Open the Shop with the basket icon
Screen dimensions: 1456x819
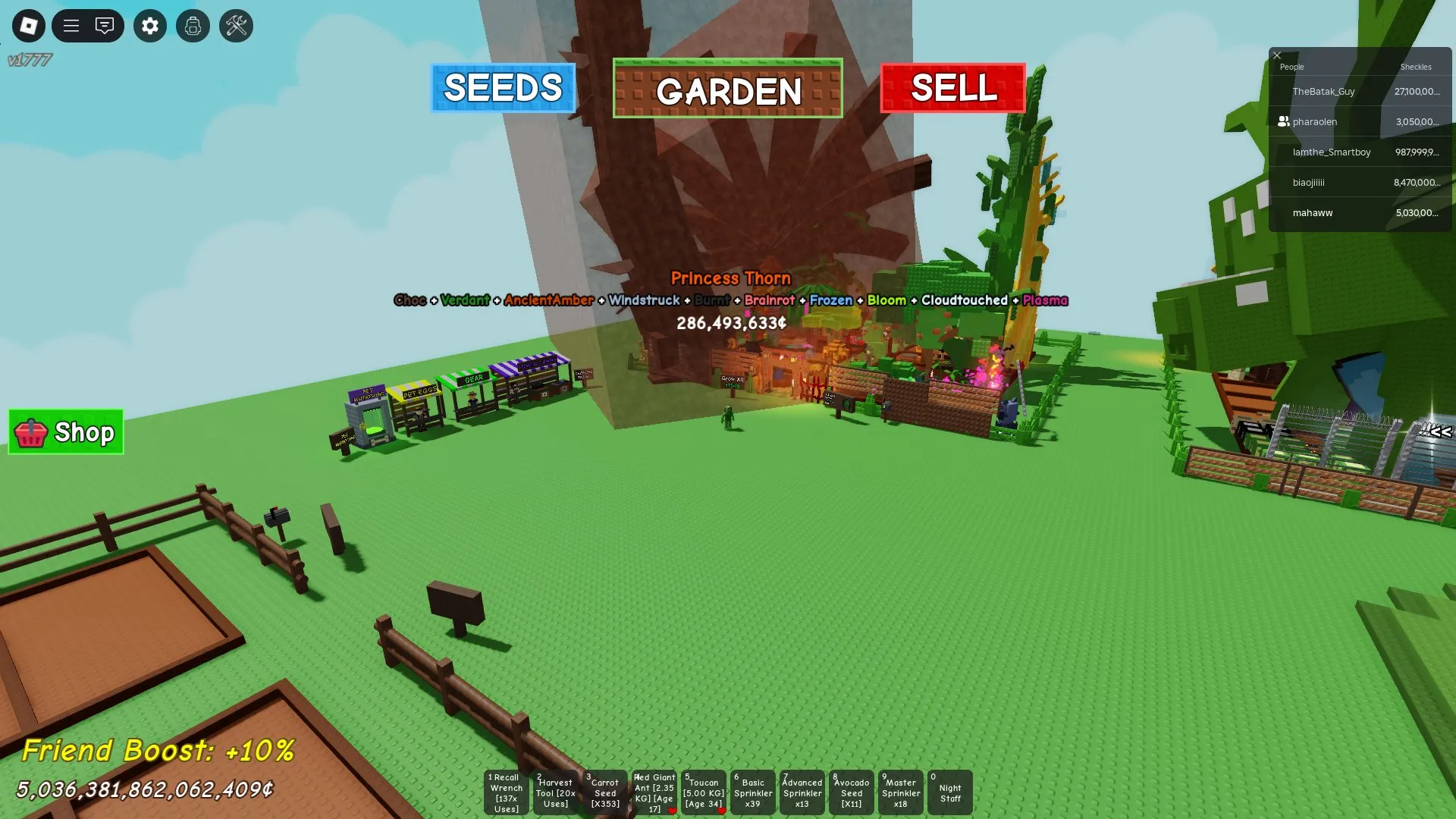pyautogui.click(x=65, y=432)
